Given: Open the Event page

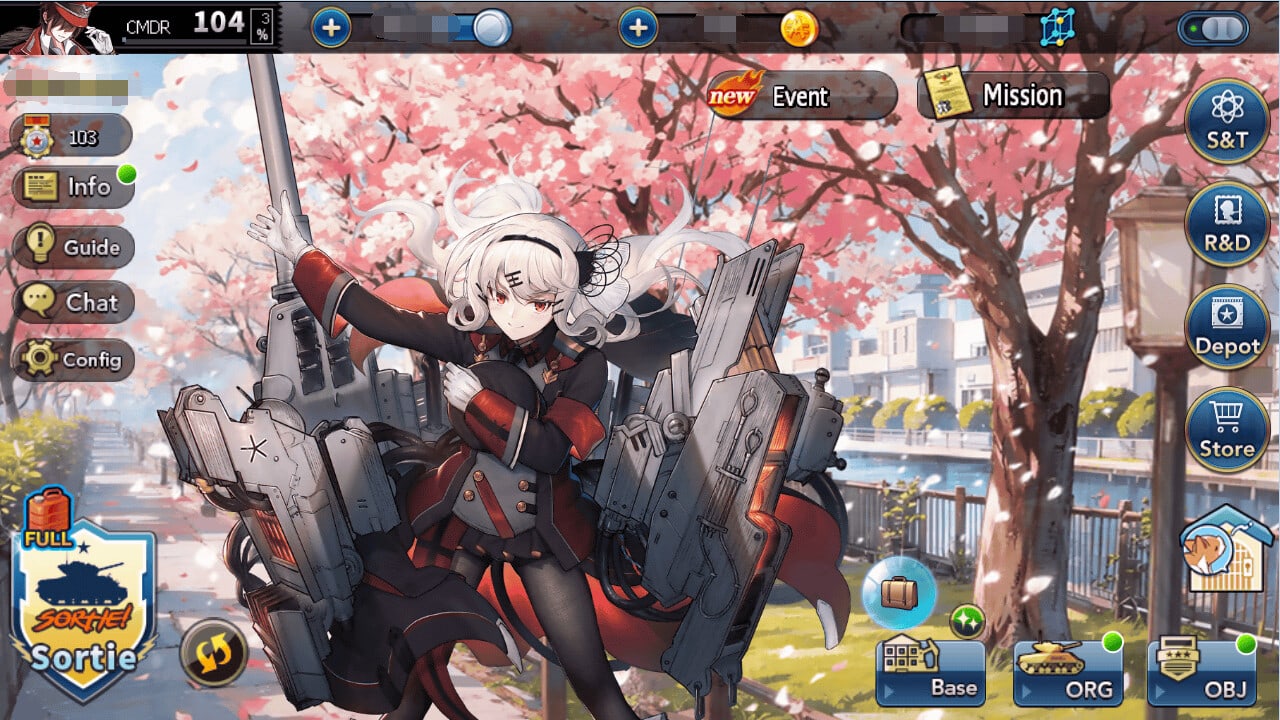Looking at the screenshot, I should click(x=802, y=96).
